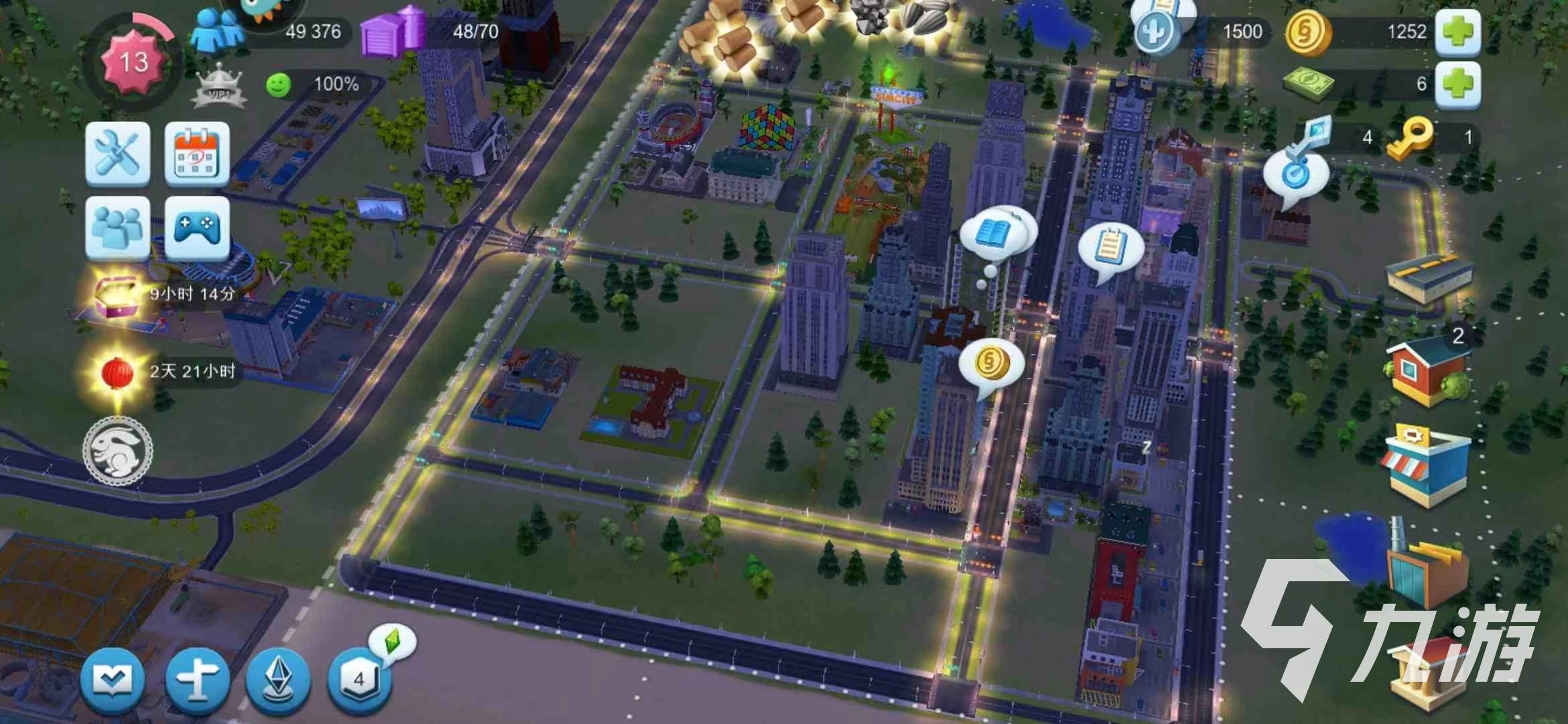Open the cube button showing number 4
The width and height of the screenshot is (1568, 724).
tap(359, 680)
